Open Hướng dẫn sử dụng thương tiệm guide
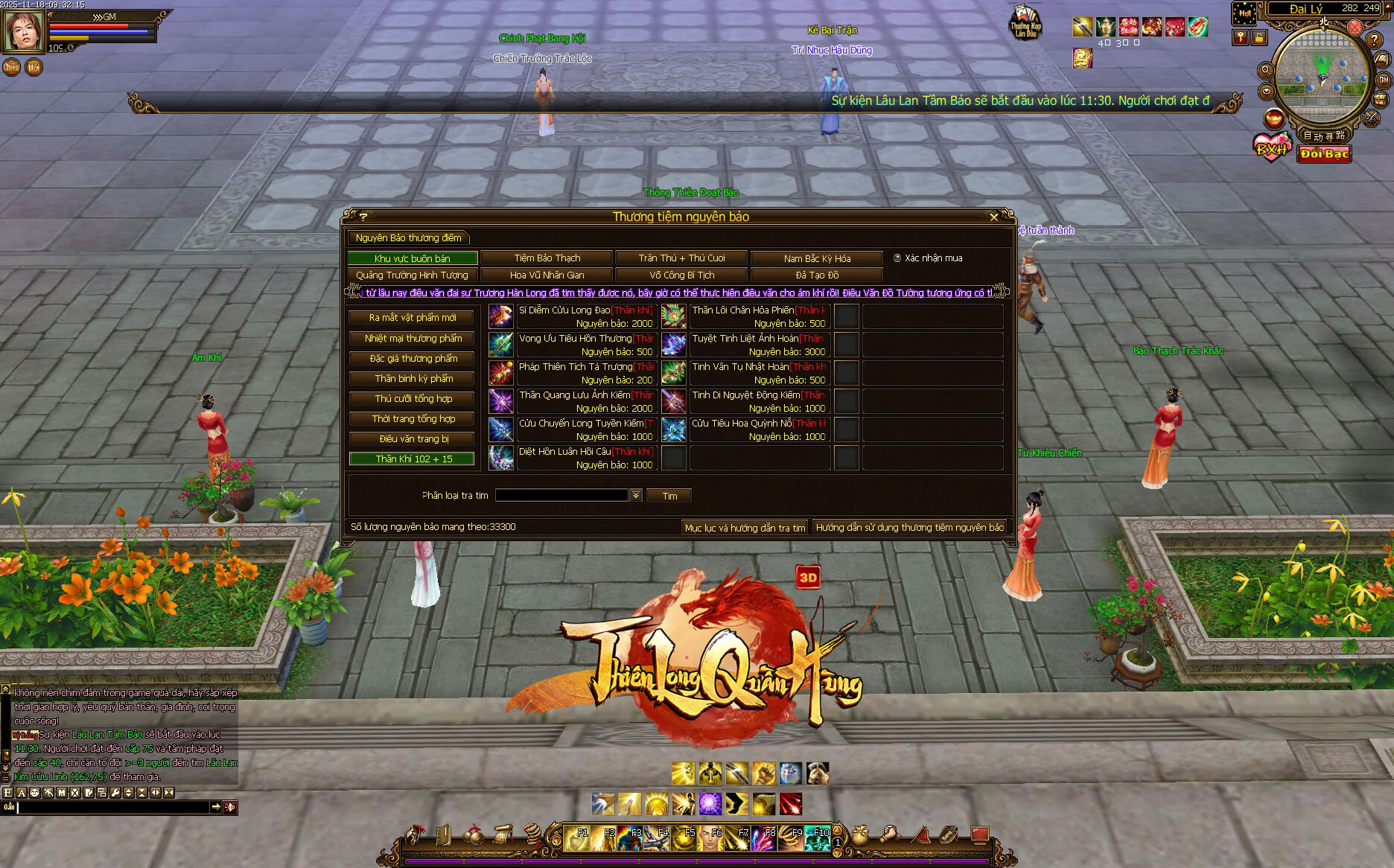Screen dimensions: 1394x868 (909, 527)
